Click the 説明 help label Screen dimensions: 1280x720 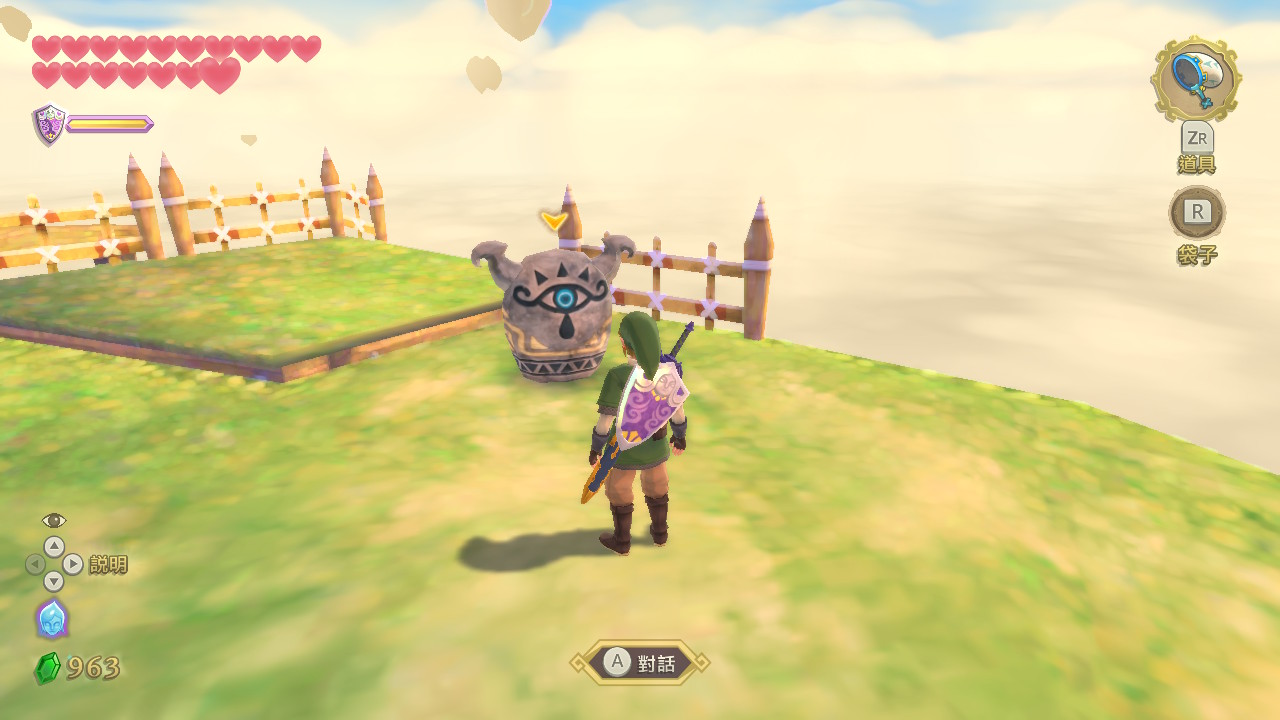pyautogui.click(x=110, y=565)
